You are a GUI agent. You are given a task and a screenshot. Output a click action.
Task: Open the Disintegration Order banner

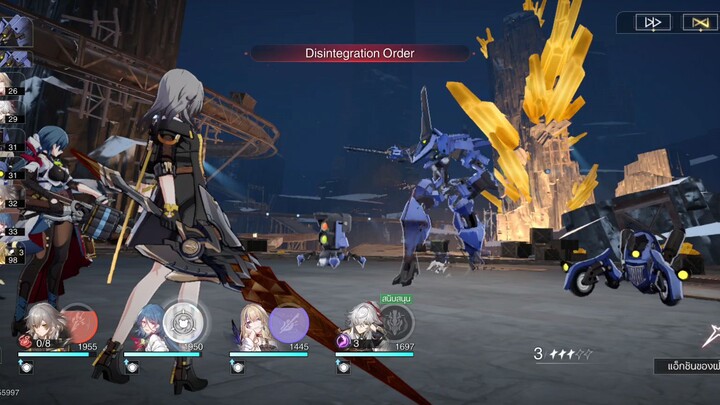tap(359, 53)
